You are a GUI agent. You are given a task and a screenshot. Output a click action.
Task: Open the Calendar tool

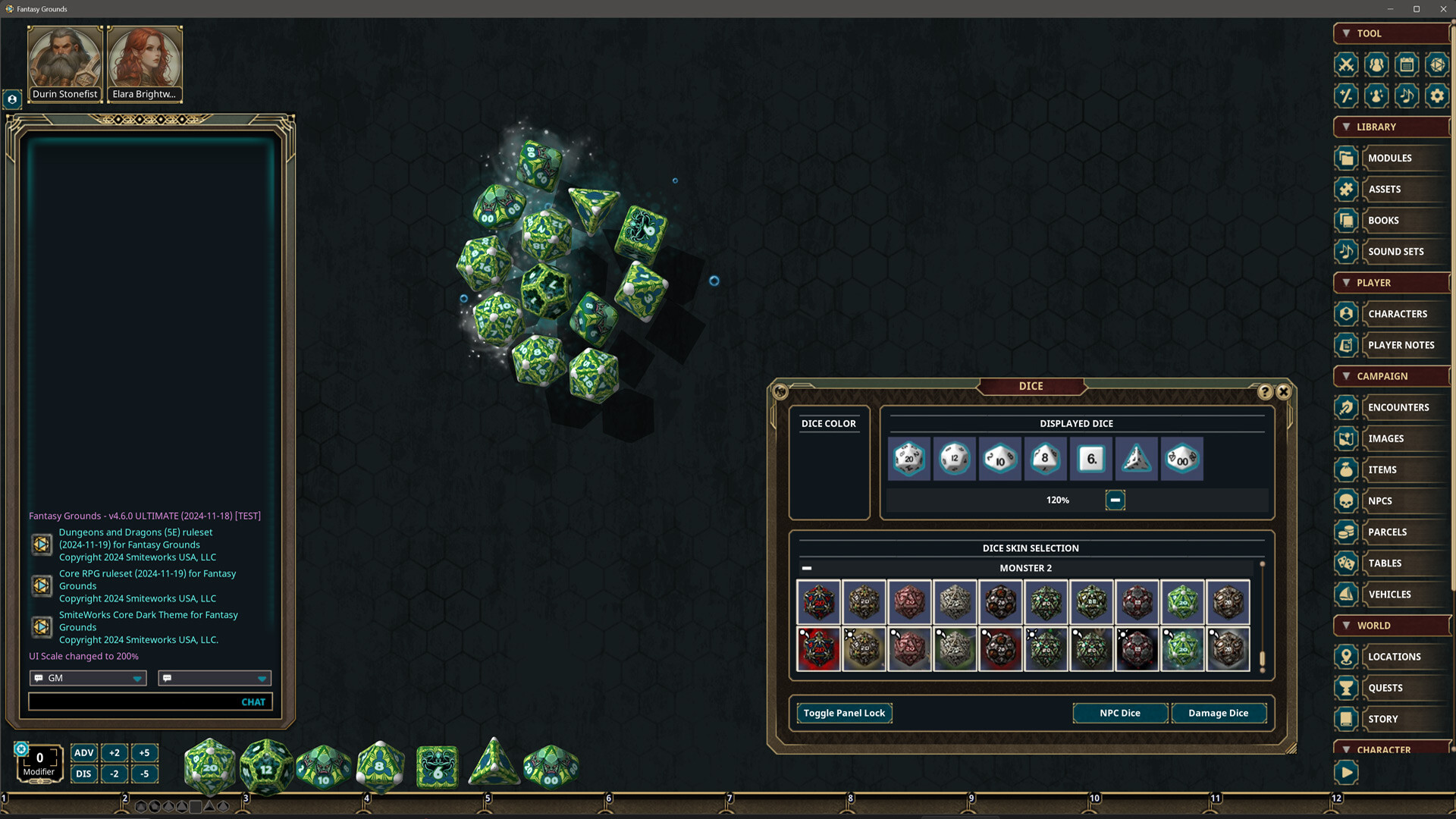(1407, 65)
